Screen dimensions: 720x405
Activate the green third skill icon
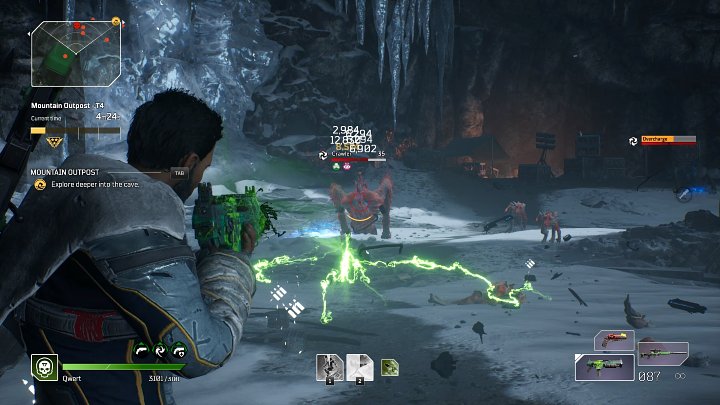coord(389,367)
